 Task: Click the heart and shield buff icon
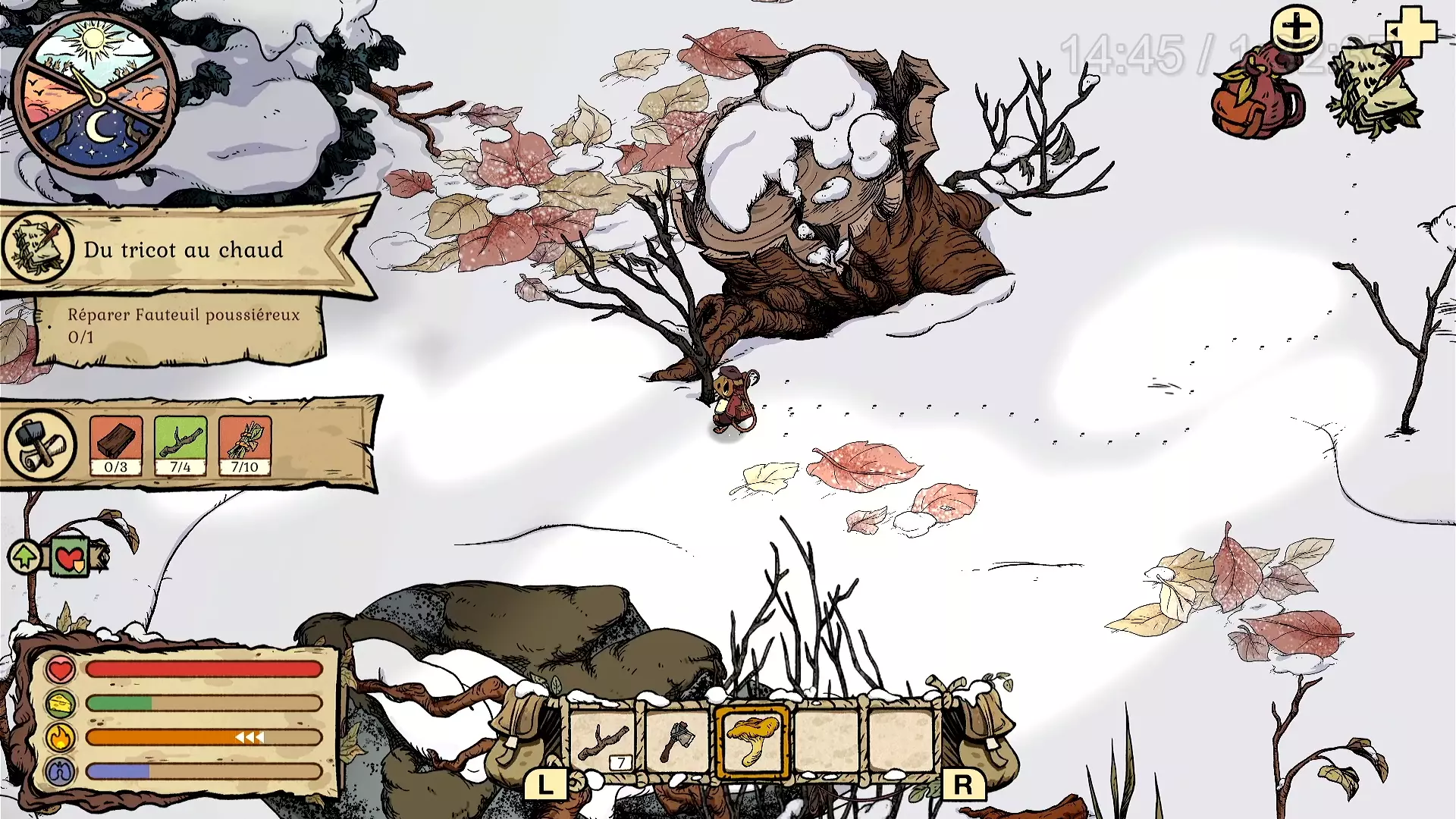pos(70,559)
